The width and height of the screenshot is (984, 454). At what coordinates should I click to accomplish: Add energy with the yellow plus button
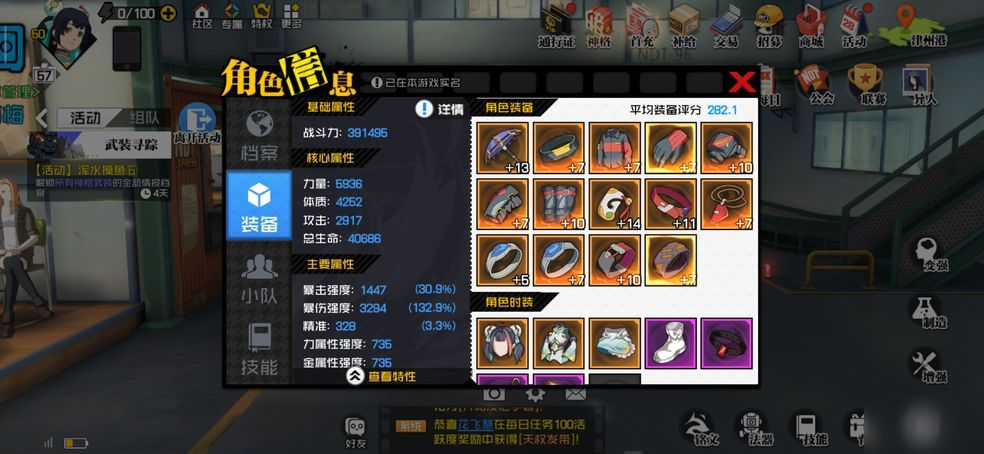(168, 14)
